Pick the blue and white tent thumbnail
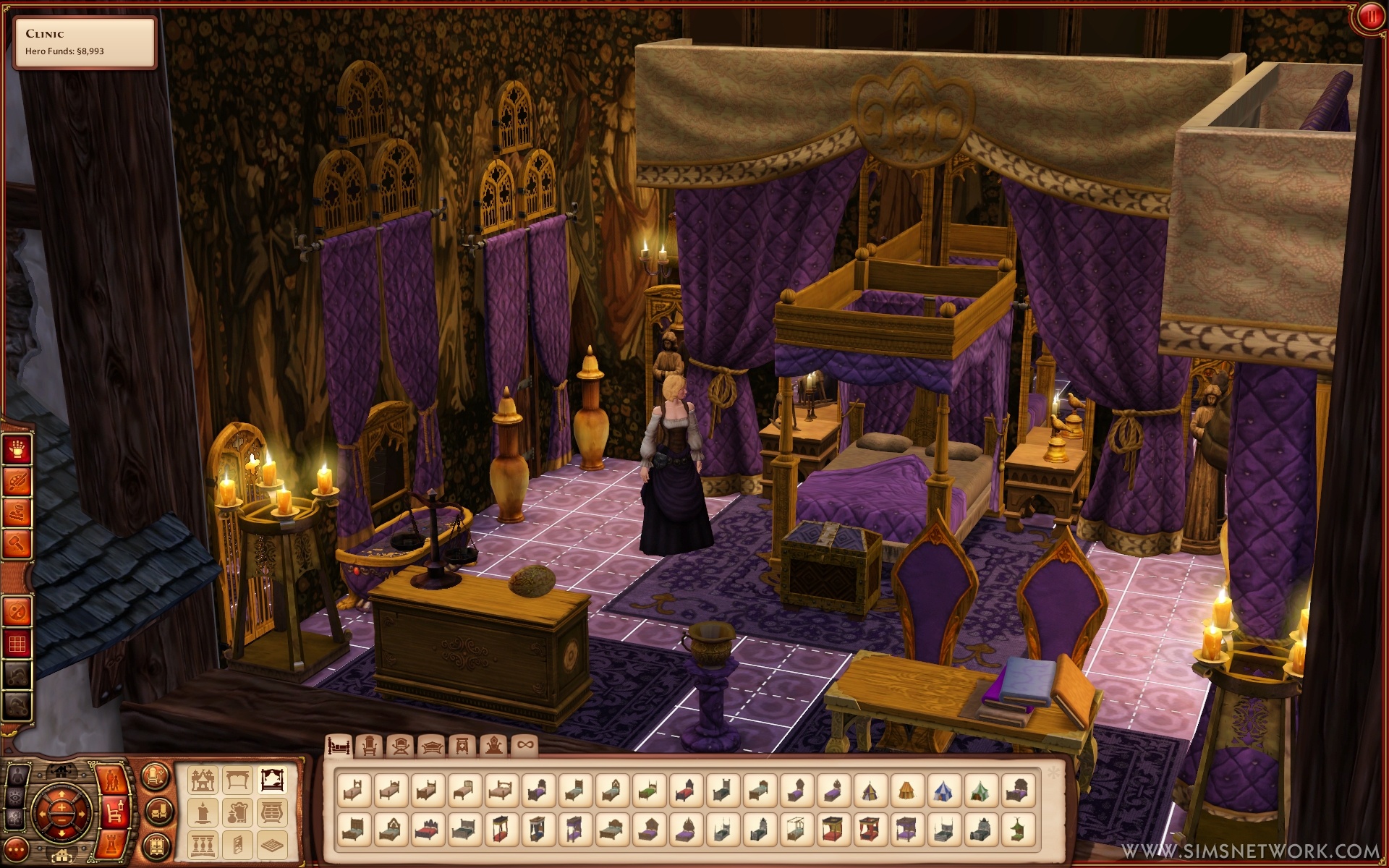 pyautogui.click(x=944, y=791)
